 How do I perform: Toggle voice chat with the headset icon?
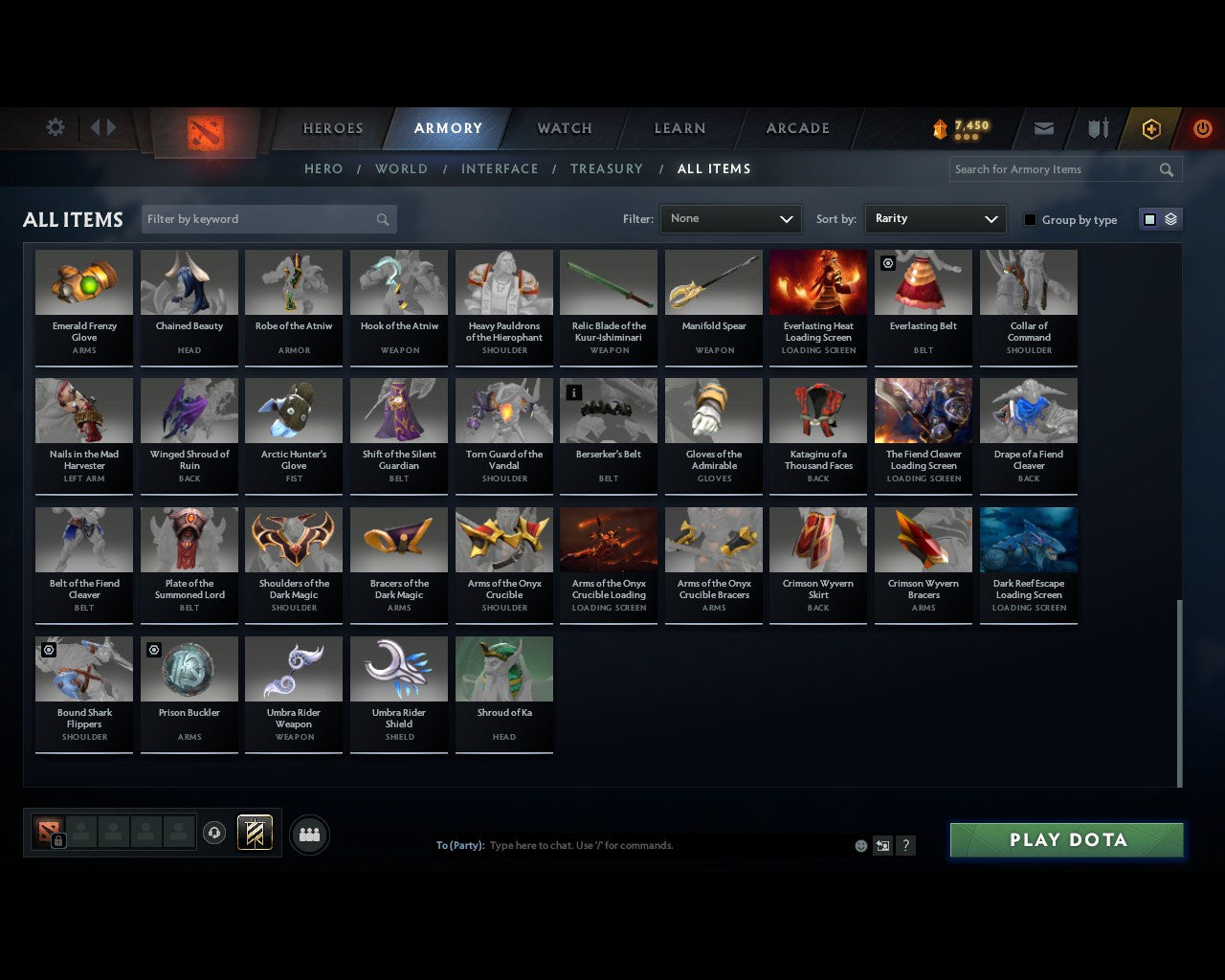tap(214, 833)
